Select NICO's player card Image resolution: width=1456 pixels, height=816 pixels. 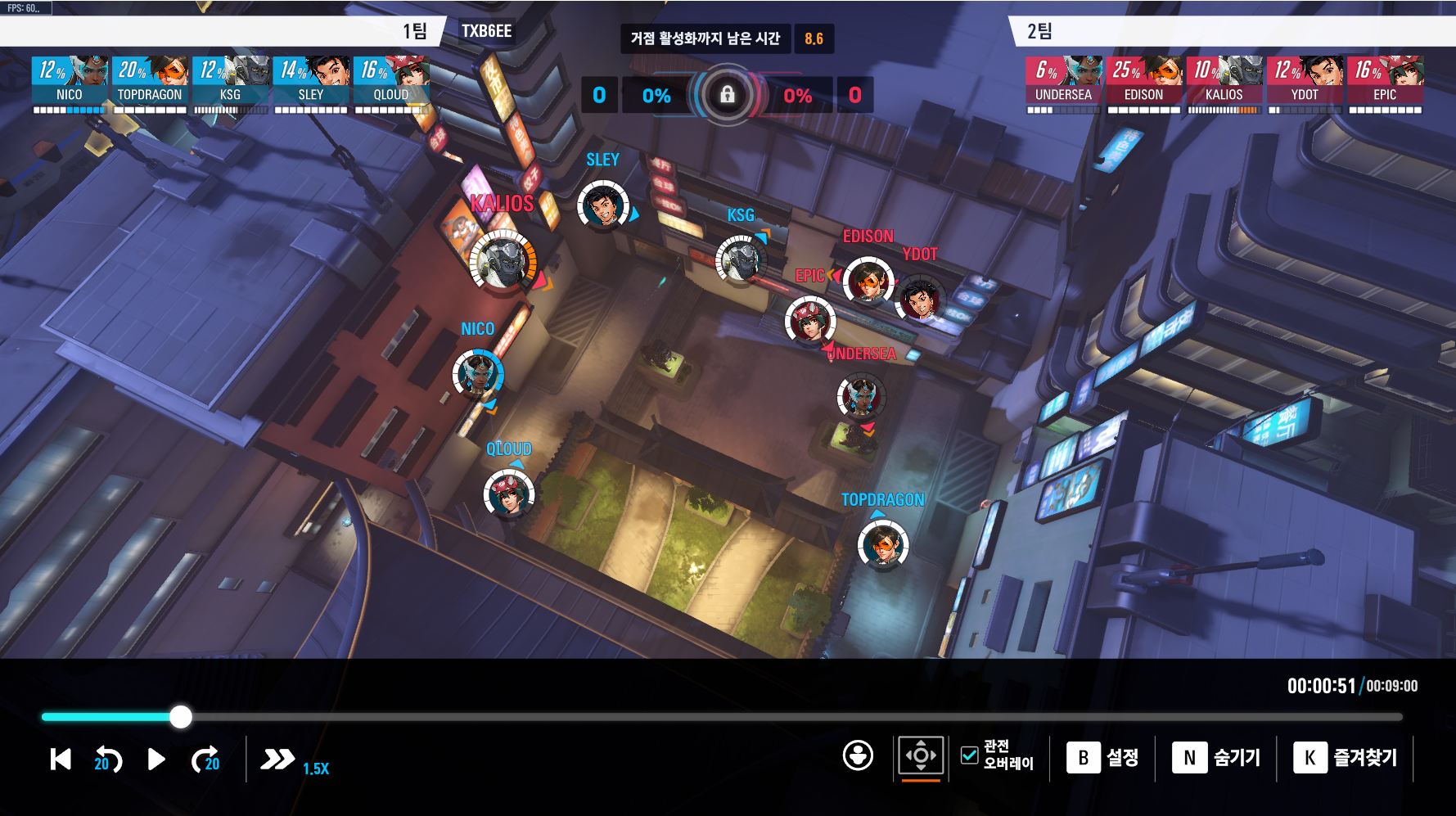(x=70, y=82)
